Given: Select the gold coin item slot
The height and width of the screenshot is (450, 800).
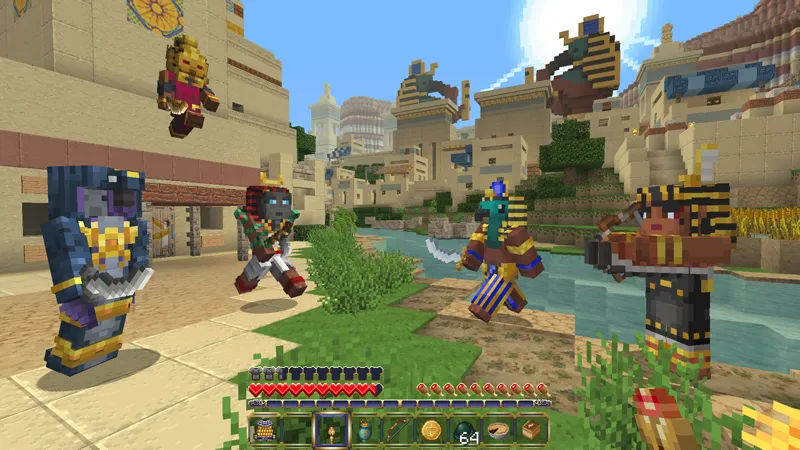Looking at the screenshot, I should (x=431, y=430).
